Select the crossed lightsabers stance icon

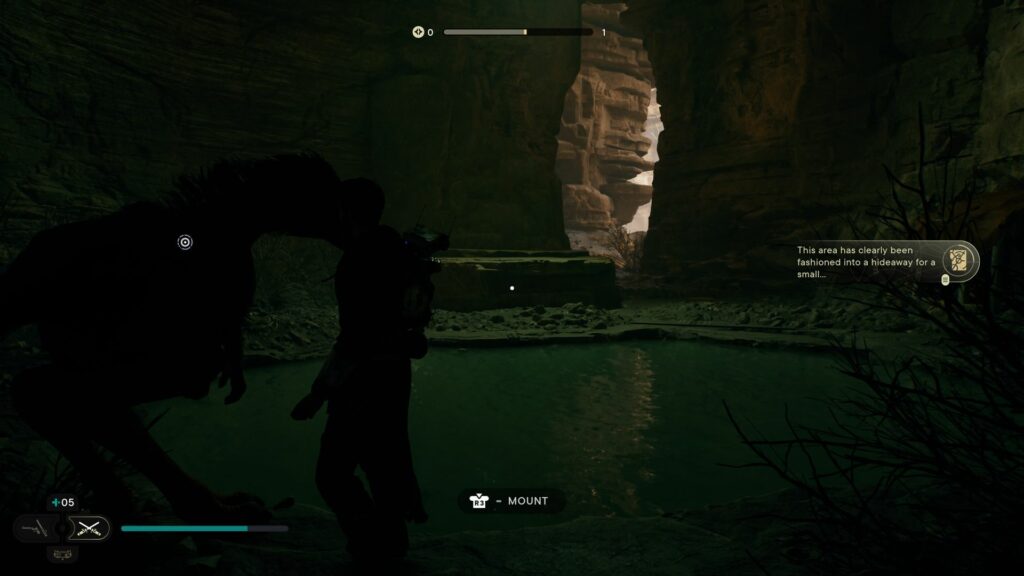(x=92, y=527)
